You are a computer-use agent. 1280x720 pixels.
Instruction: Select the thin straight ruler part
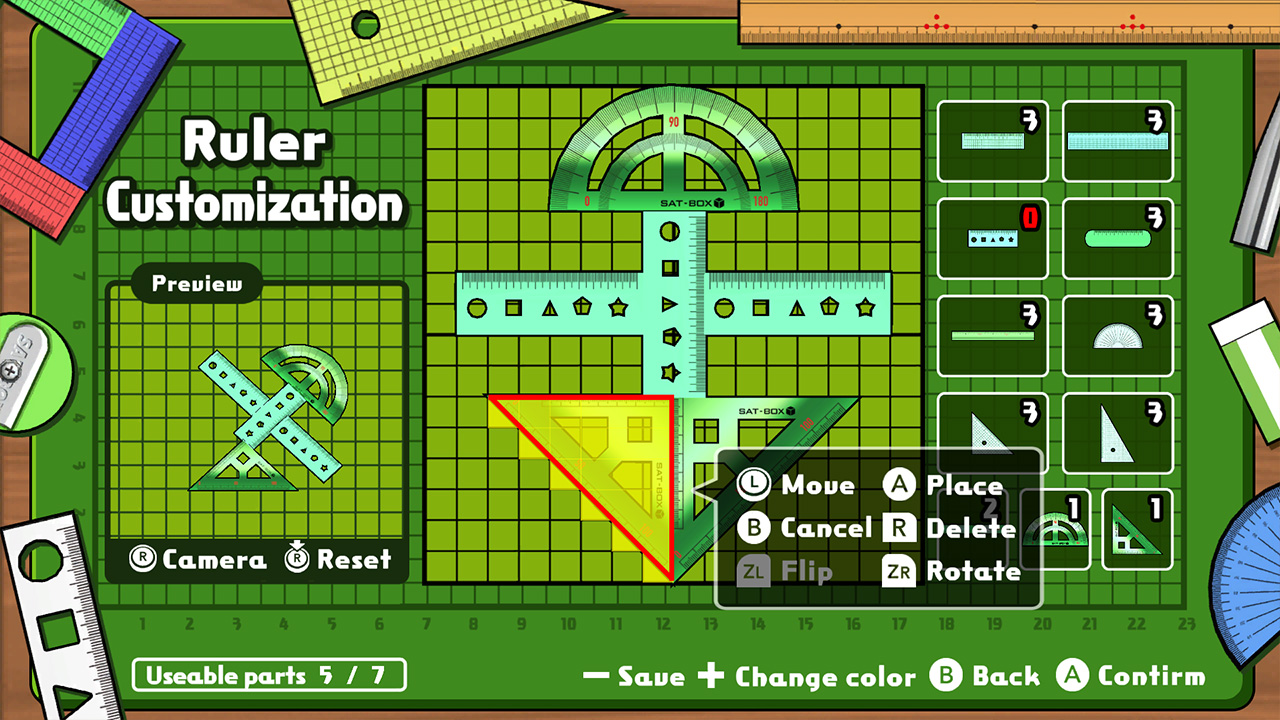(x=992, y=333)
